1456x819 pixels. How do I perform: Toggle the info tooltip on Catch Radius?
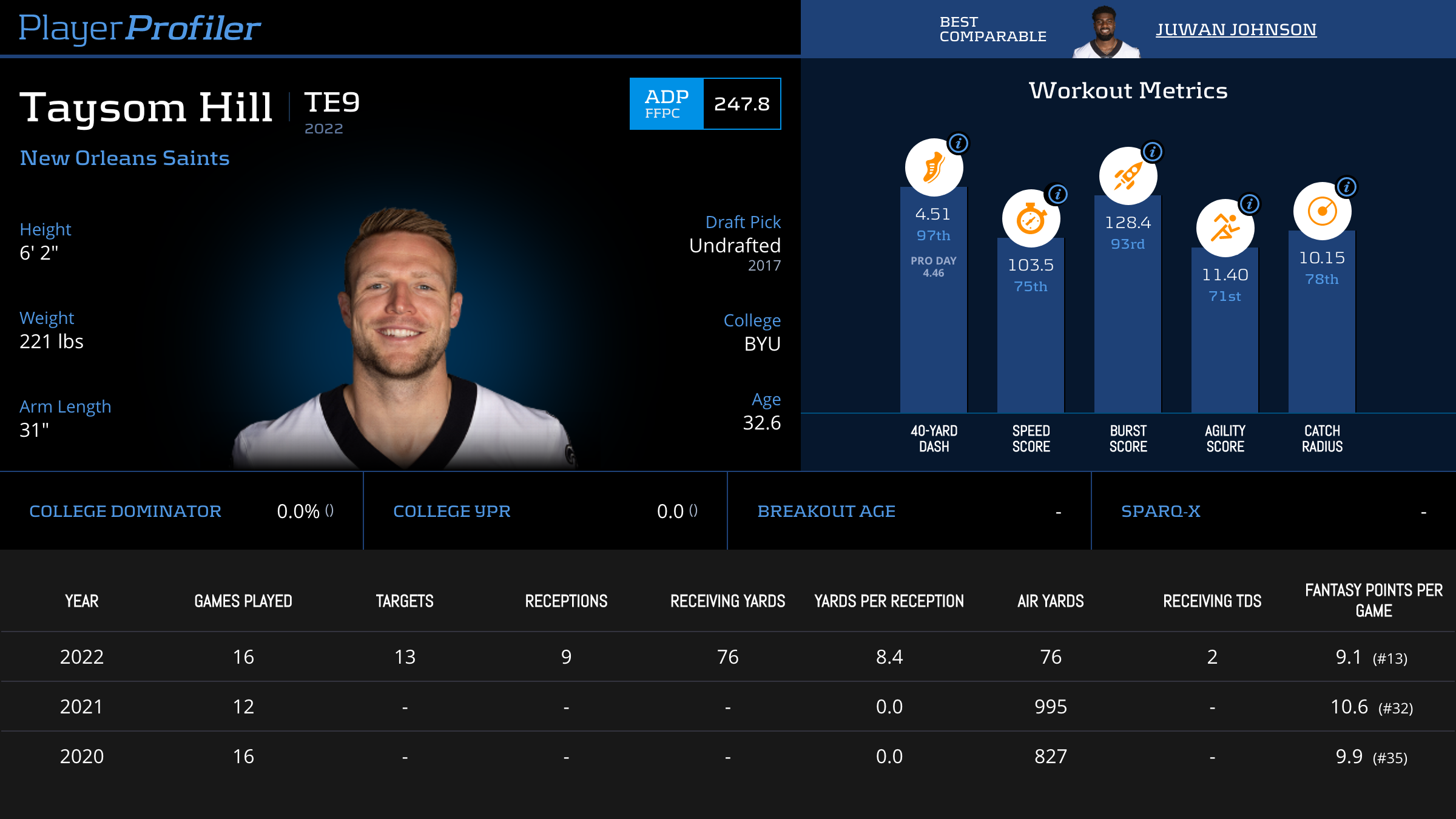coord(1347,188)
